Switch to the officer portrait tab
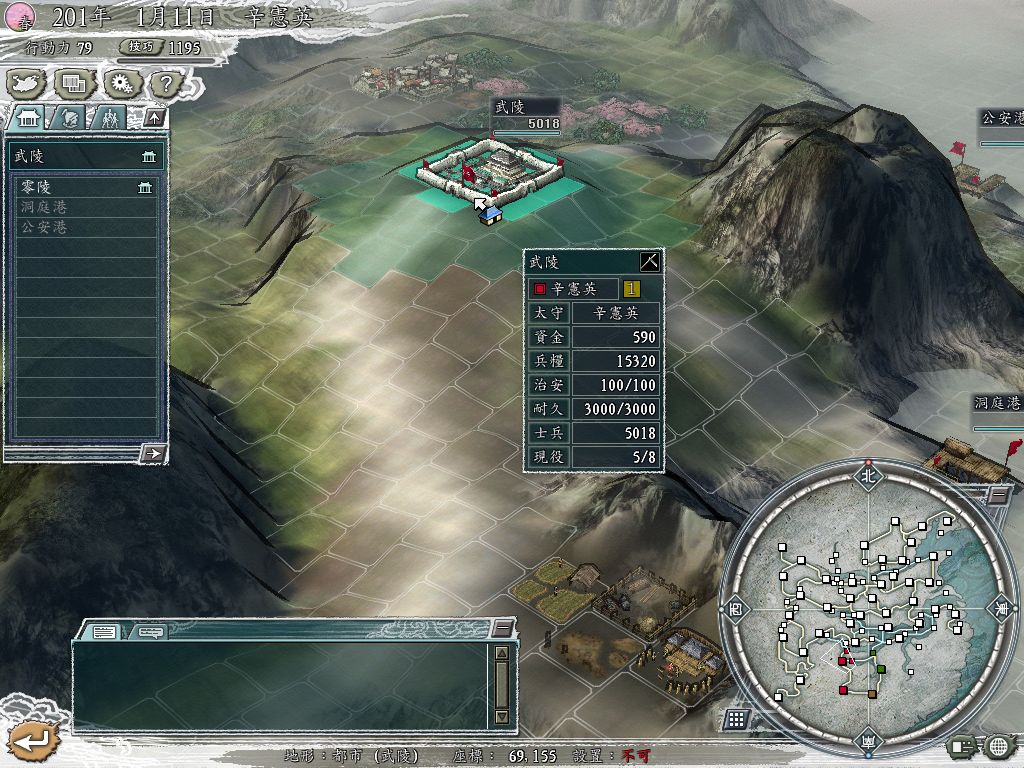1024x768 pixels. coord(68,118)
